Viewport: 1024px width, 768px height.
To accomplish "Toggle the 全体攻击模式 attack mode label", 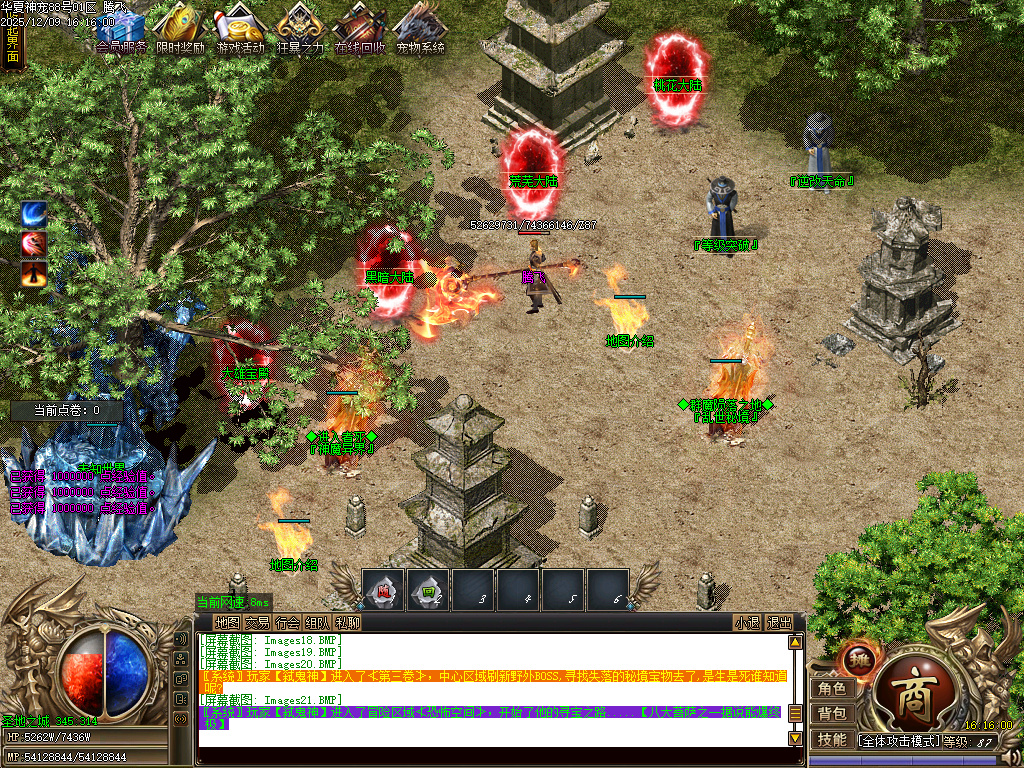I will coord(900,741).
